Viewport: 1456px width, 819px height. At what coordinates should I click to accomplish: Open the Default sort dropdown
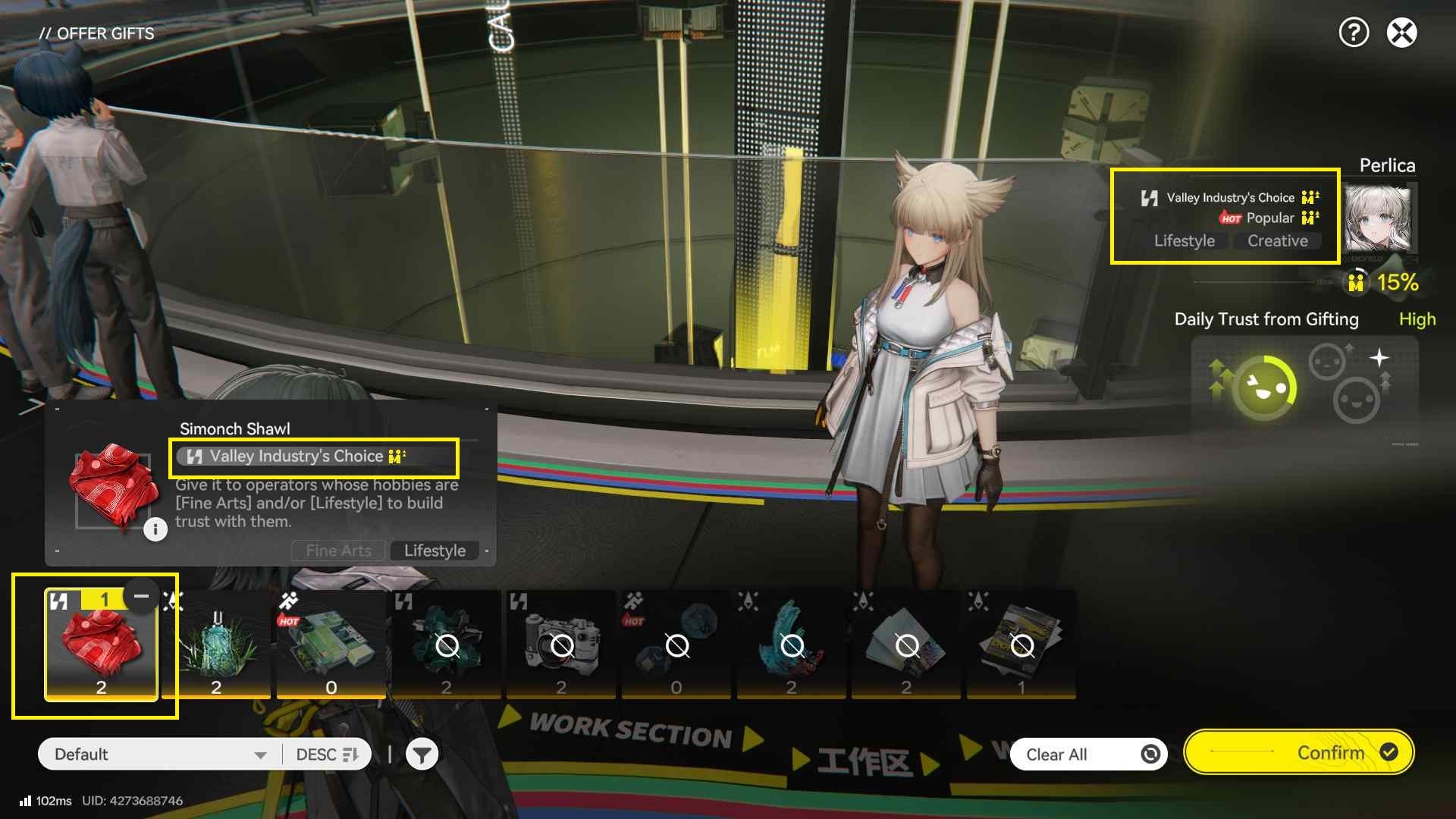click(159, 755)
